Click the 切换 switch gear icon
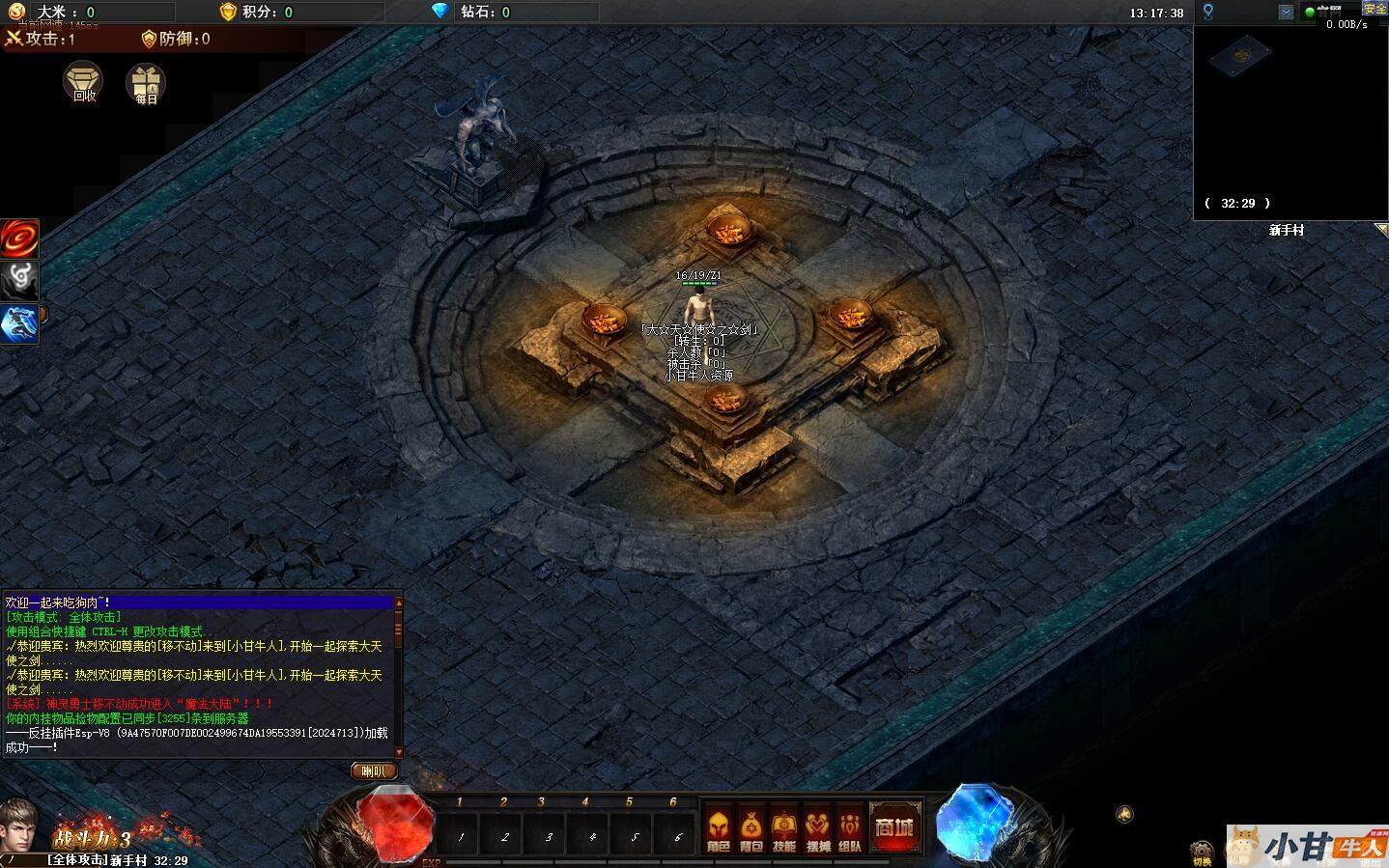1389x868 pixels. click(x=1203, y=853)
